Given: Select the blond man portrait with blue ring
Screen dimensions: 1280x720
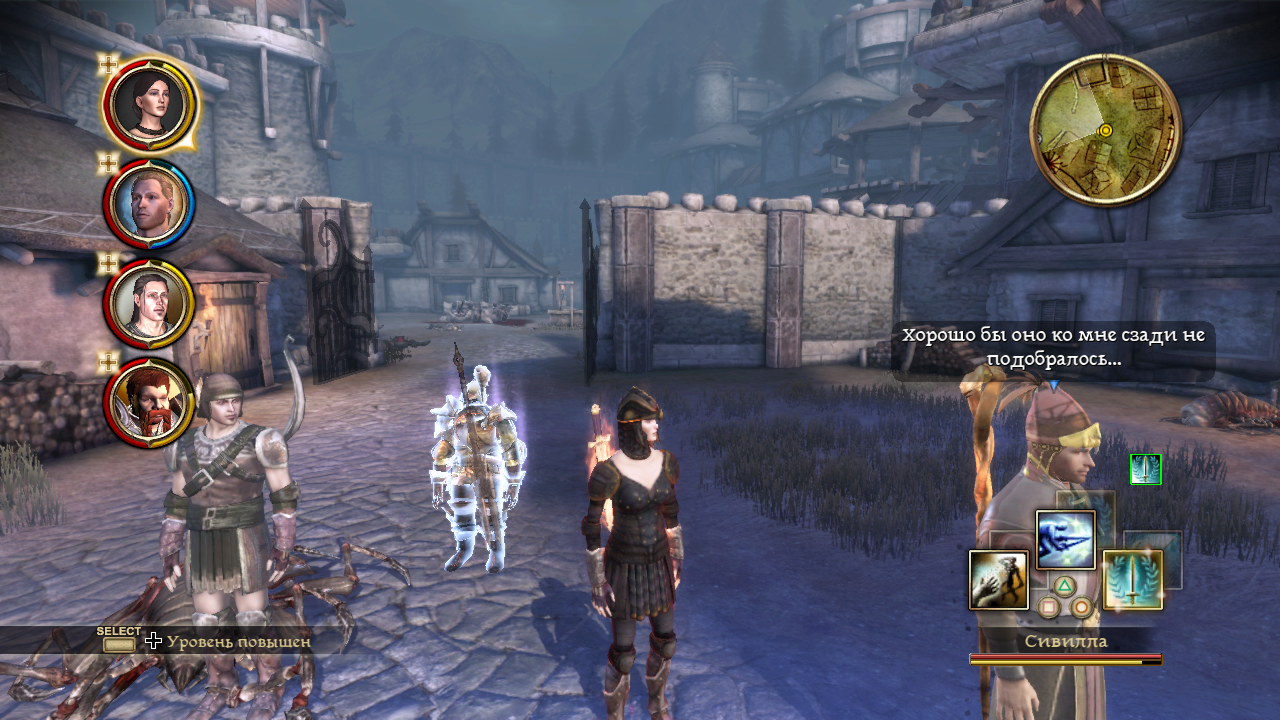Looking at the screenshot, I should [x=149, y=205].
